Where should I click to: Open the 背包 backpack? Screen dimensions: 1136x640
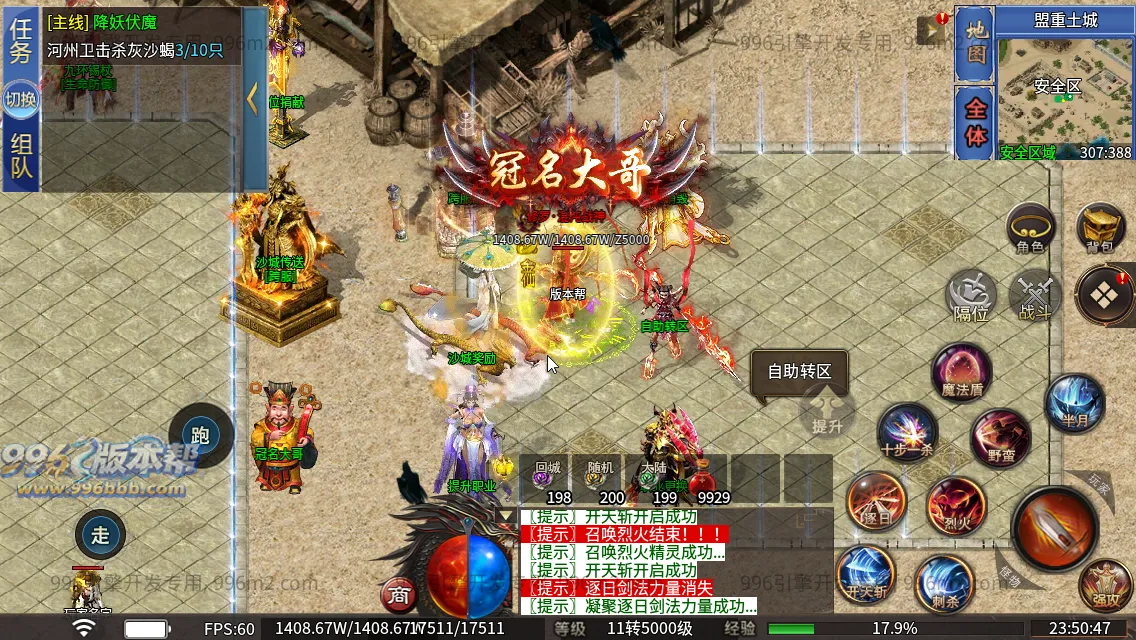tap(1101, 228)
